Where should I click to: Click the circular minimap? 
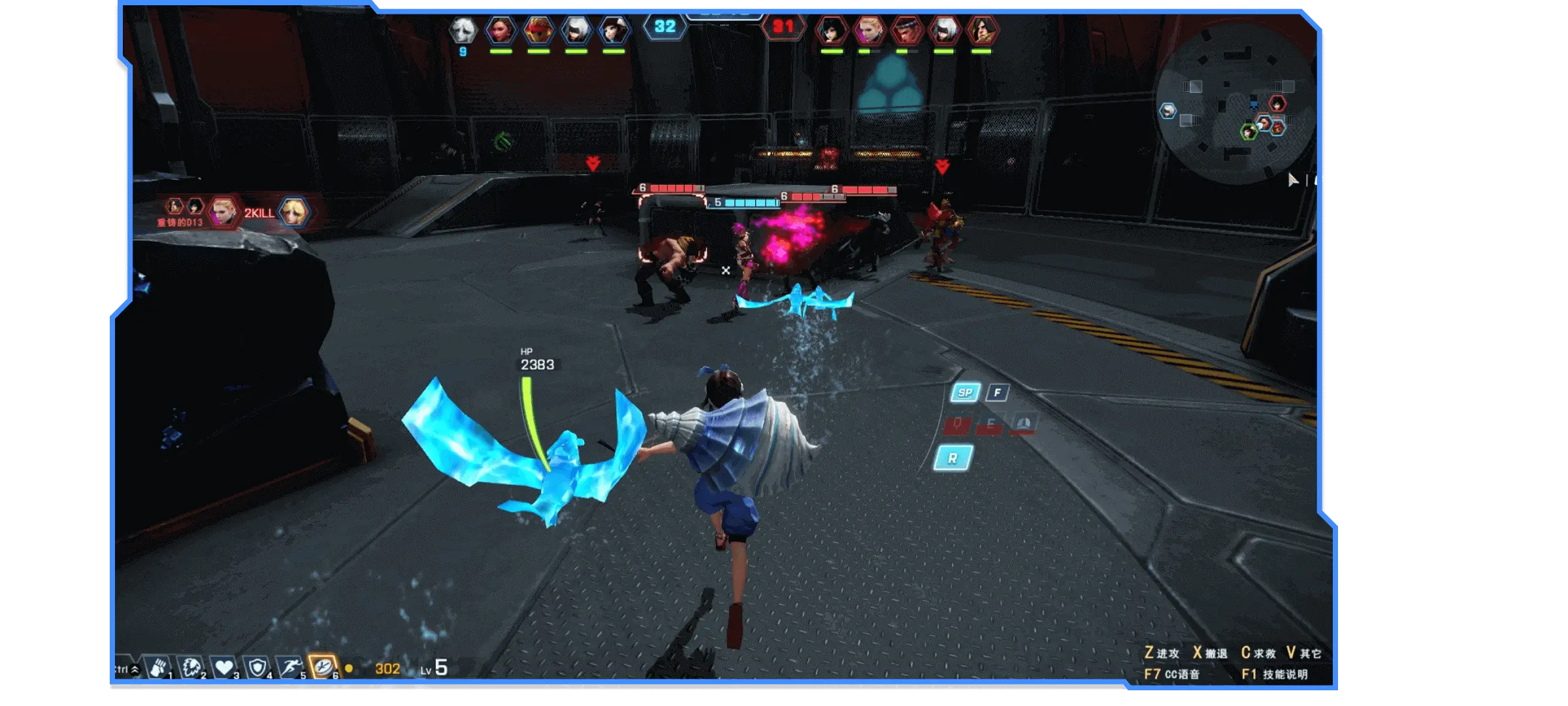click(1234, 105)
